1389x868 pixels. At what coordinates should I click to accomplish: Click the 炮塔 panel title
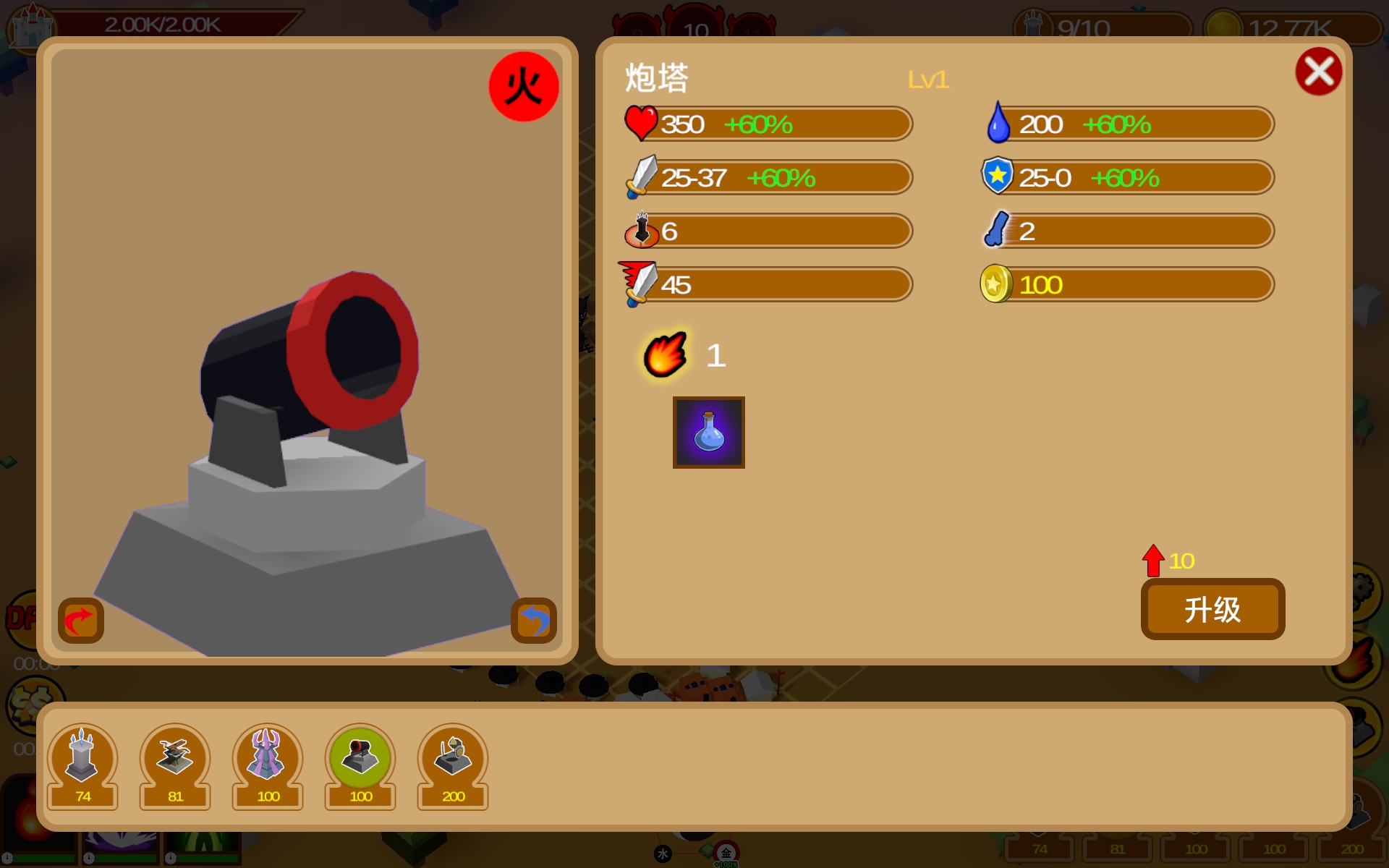657,77
